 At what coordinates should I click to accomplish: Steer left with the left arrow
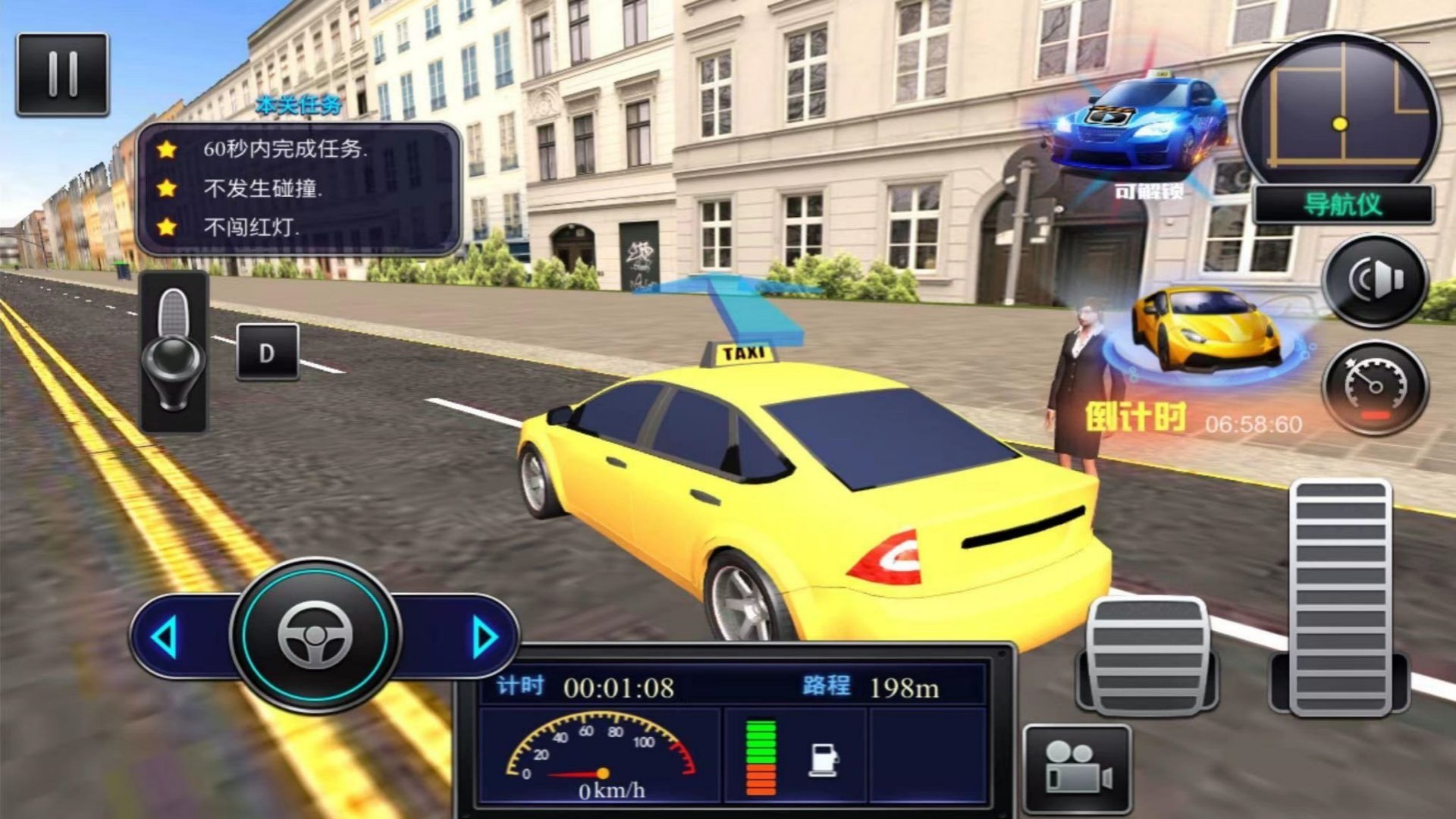click(x=165, y=637)
